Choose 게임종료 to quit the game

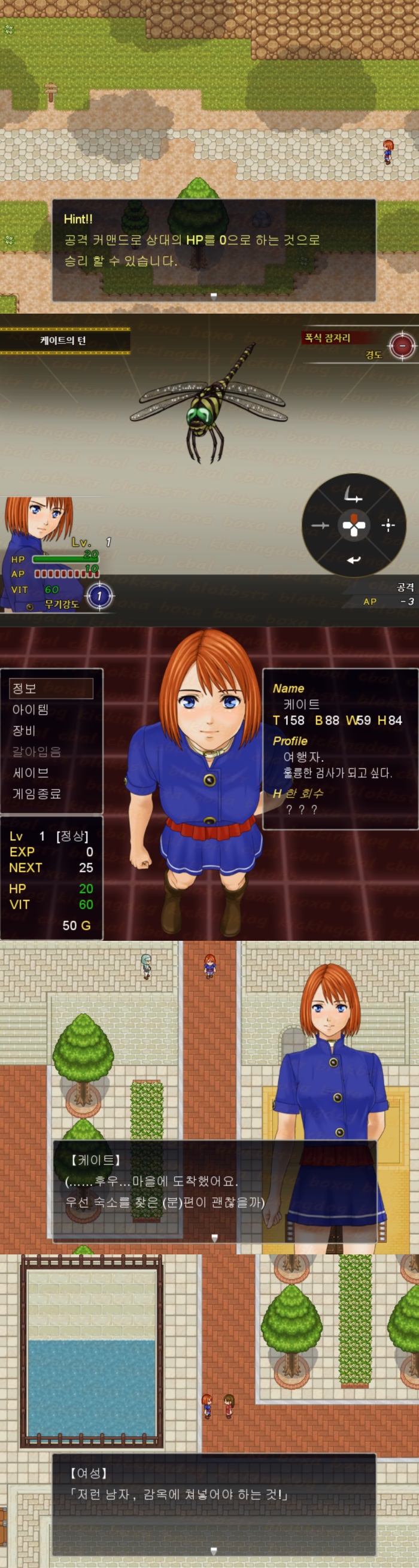click(x=37, y=793)
